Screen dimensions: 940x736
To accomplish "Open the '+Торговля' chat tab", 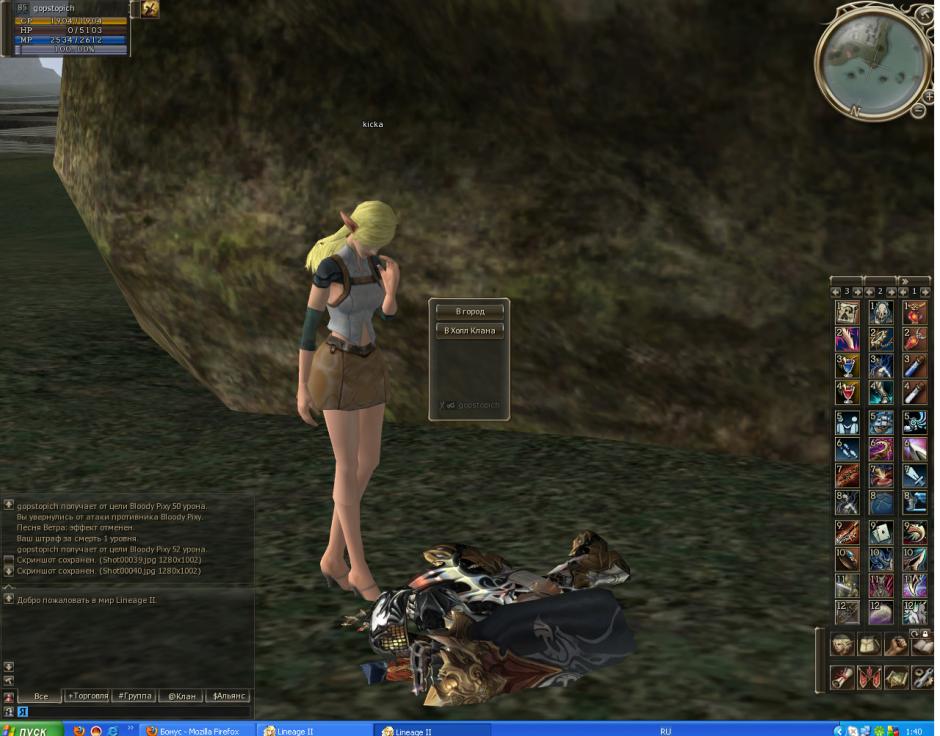I will click(87, 695).
